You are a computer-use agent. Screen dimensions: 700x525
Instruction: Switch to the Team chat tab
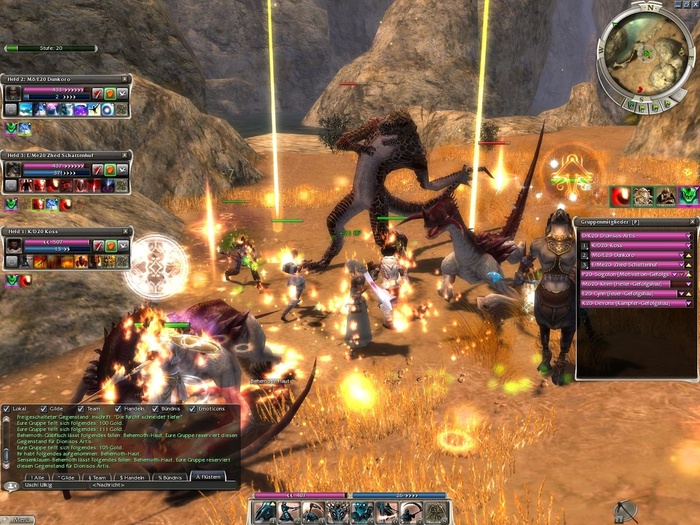point(98,477)
